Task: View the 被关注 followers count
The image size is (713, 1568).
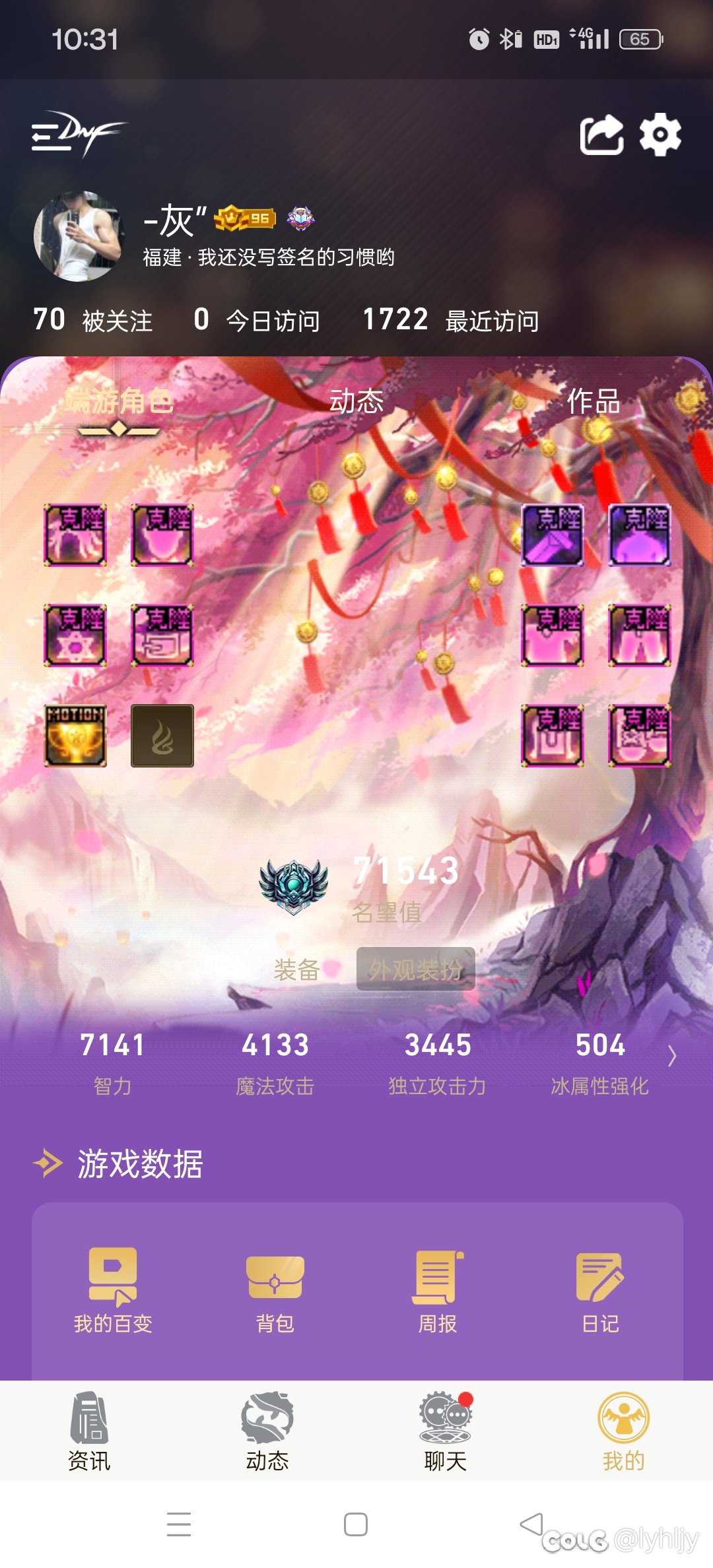Action: click(x=92, y=321)
